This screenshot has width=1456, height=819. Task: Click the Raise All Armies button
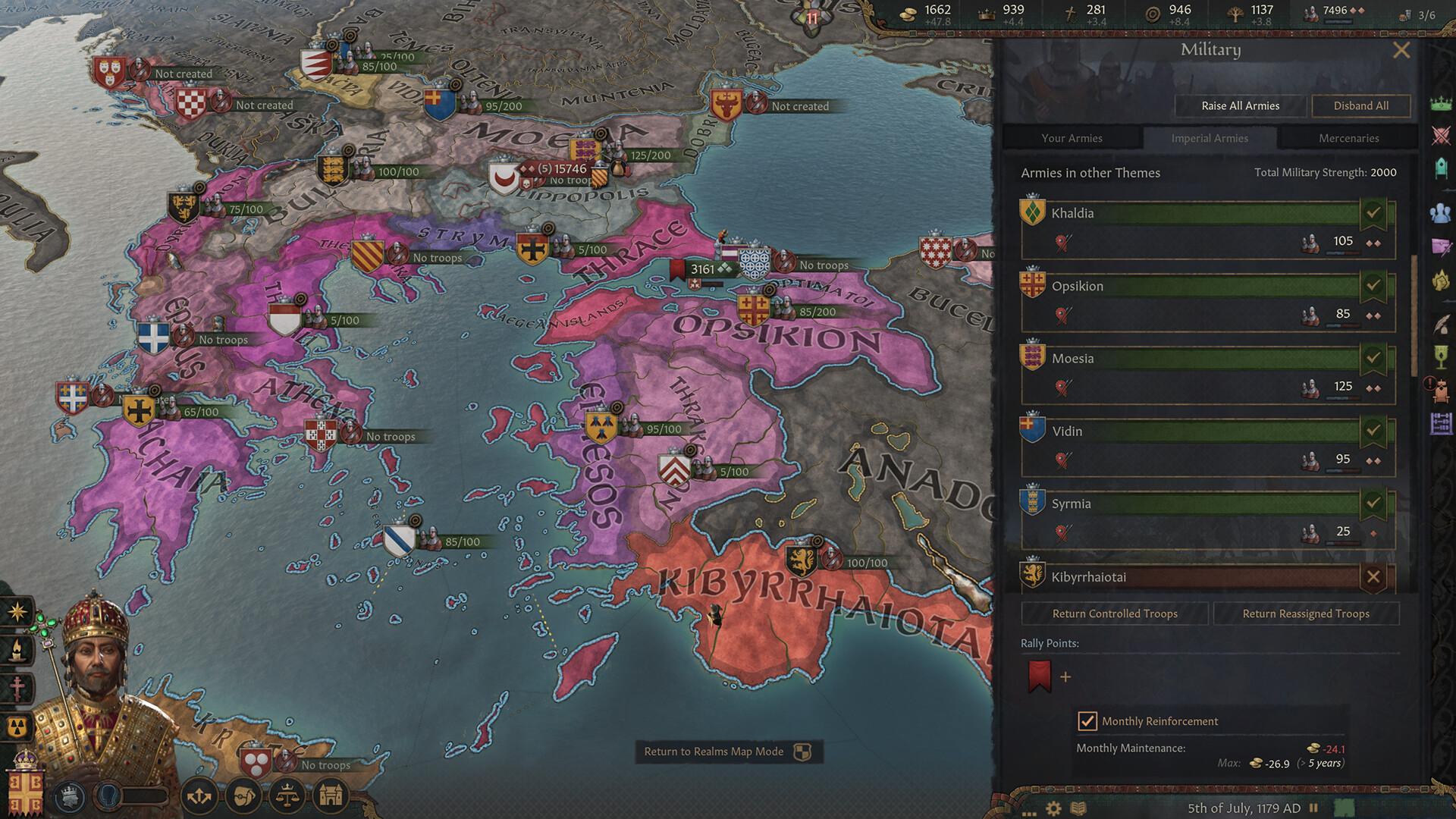click(x=1239, y=105)
